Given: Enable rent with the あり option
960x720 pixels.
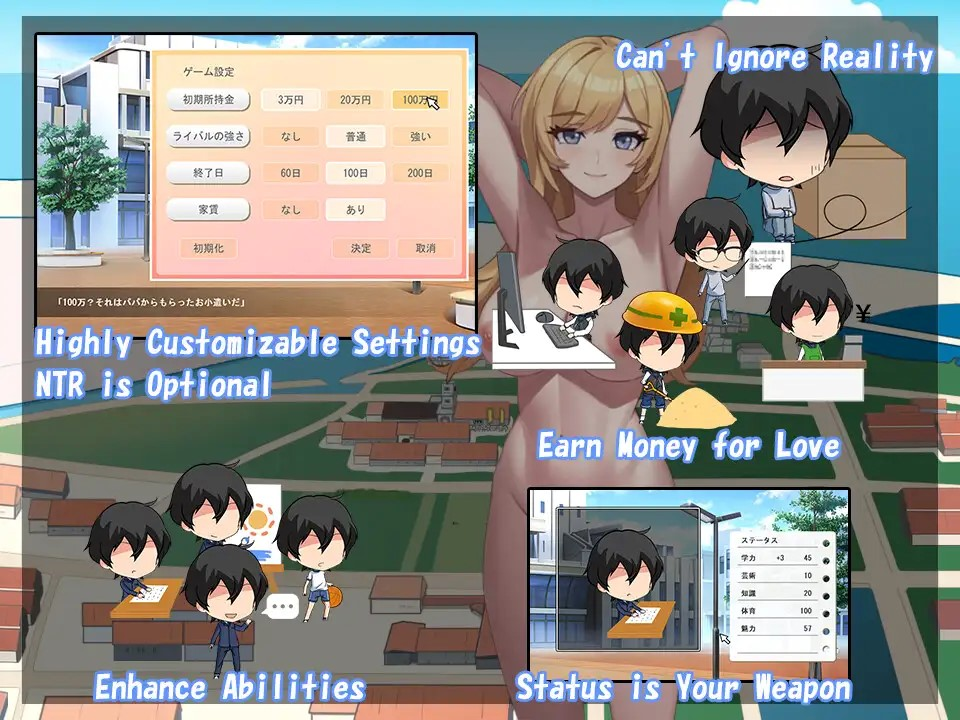Looking at the screenshot, I should [x=355, y=210].
